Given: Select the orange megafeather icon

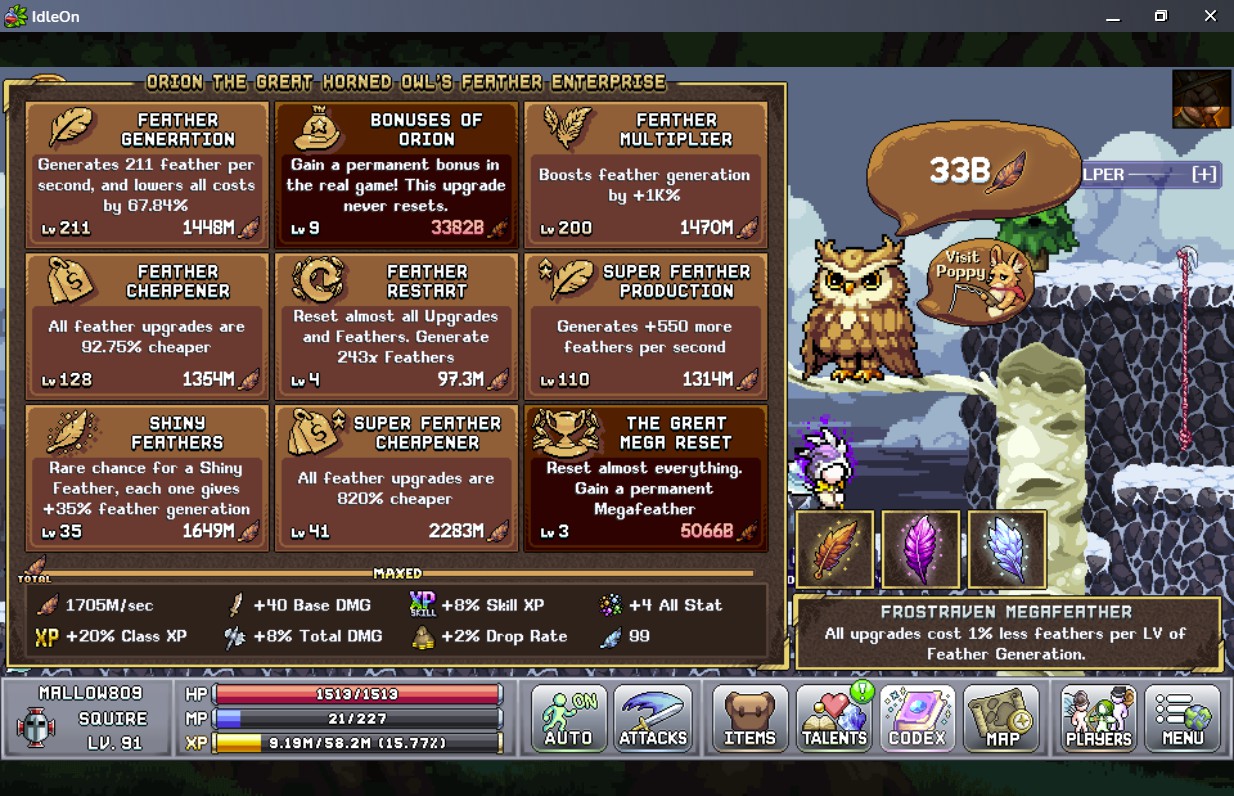Looking at the screenshot, I should (835, 549).
